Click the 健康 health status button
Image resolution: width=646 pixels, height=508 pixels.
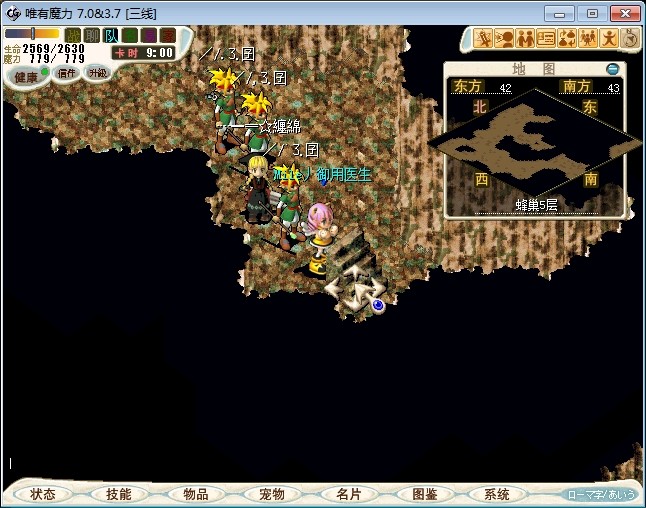(x=26, y=77)
